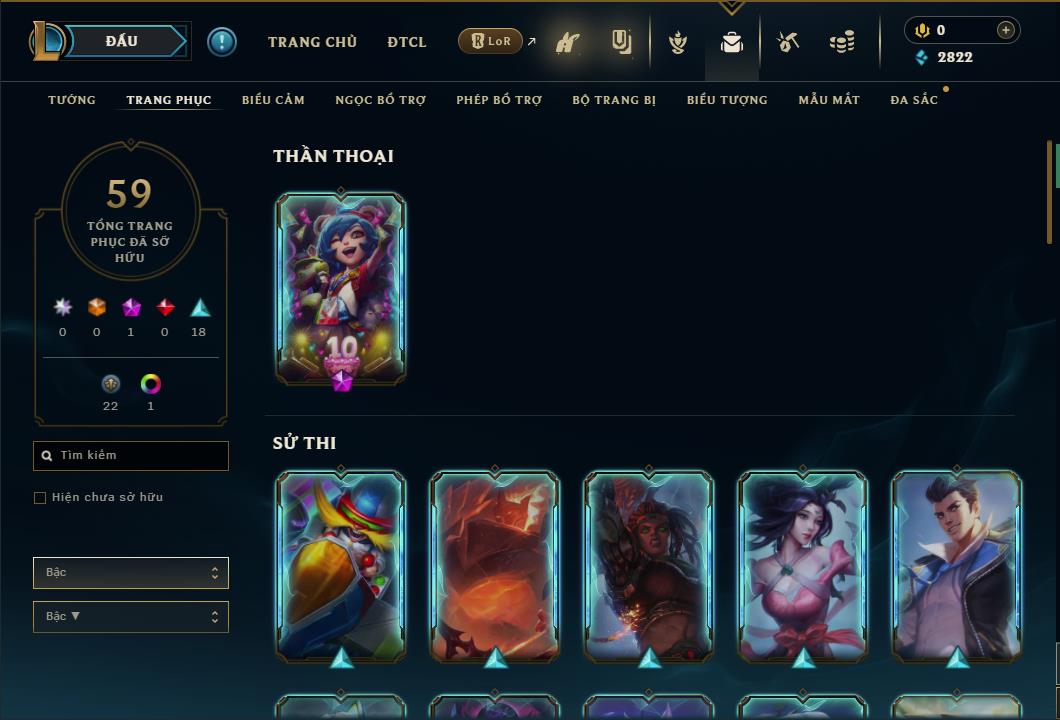Toggle the Hiện chưa sở hữu checkbox
The image size is (1060, 720).
pos(40,498)
